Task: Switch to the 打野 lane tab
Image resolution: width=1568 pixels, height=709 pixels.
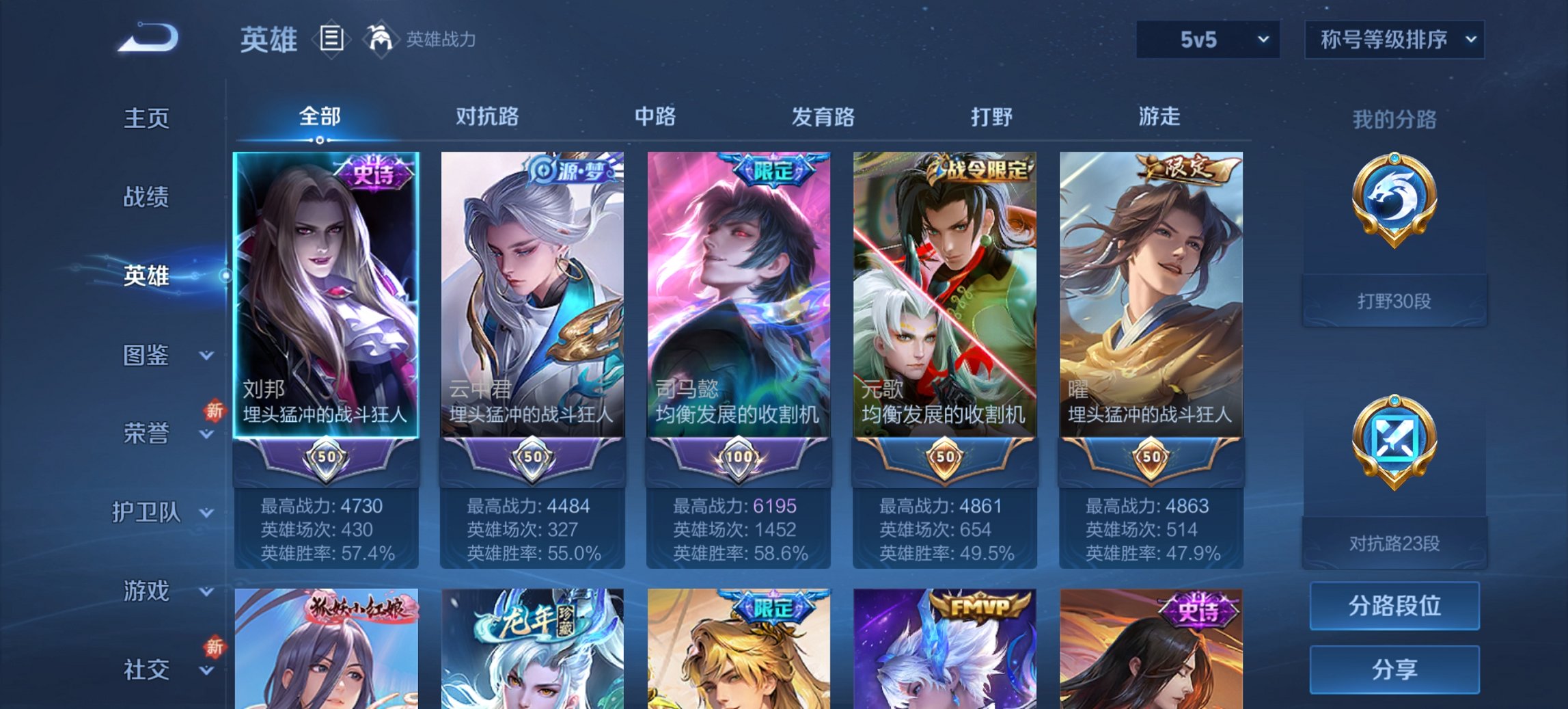Action: (987, 116)
